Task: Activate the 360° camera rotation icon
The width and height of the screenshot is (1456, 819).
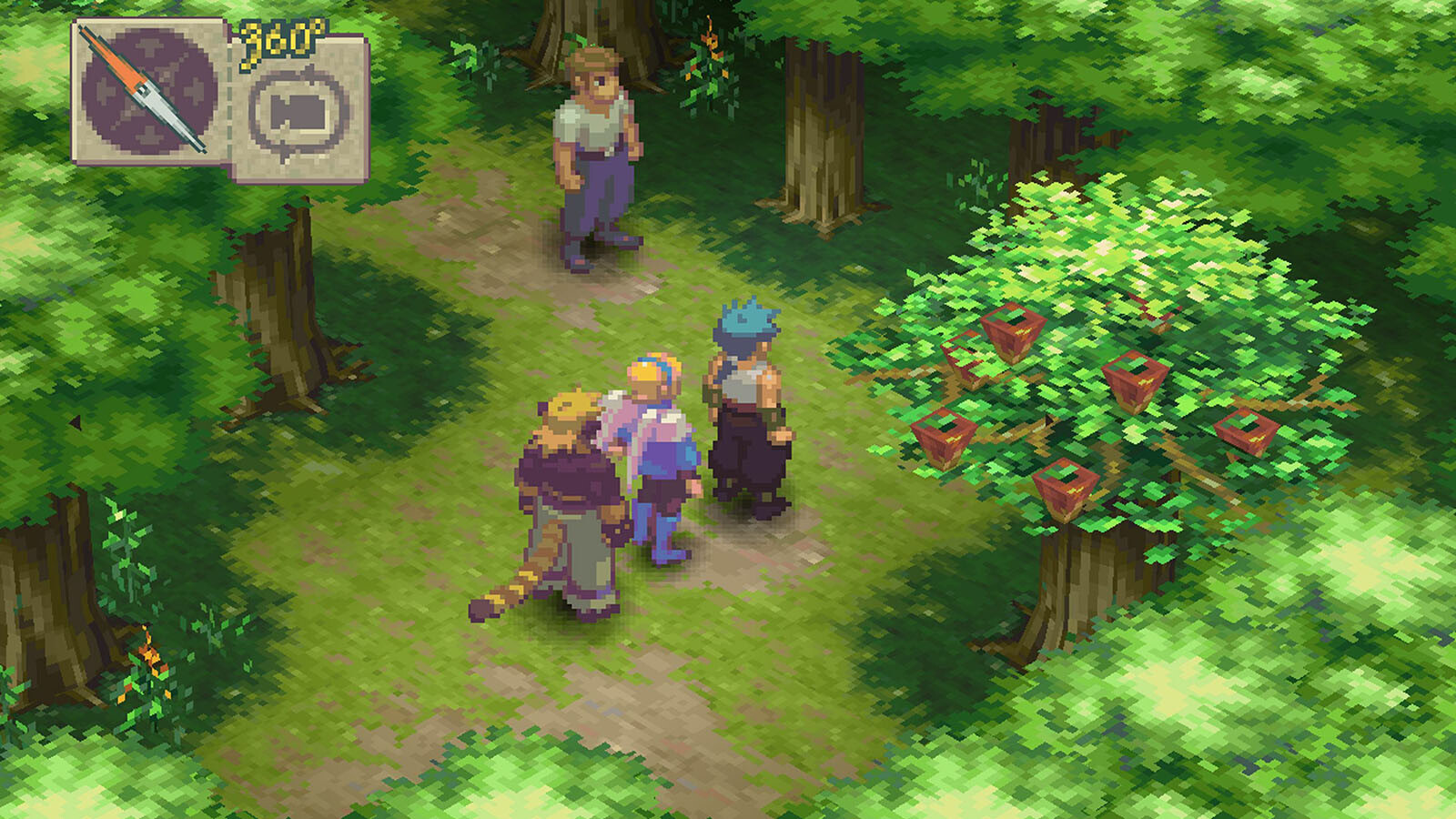Action: tap(299, 112)
